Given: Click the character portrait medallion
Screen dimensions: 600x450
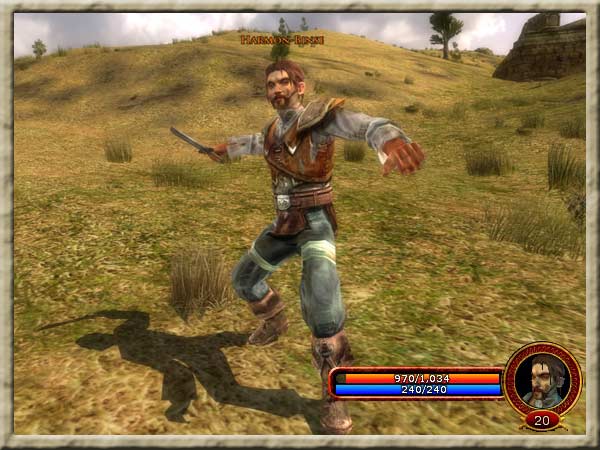Looking at the screenshot, I should [543, 379].
